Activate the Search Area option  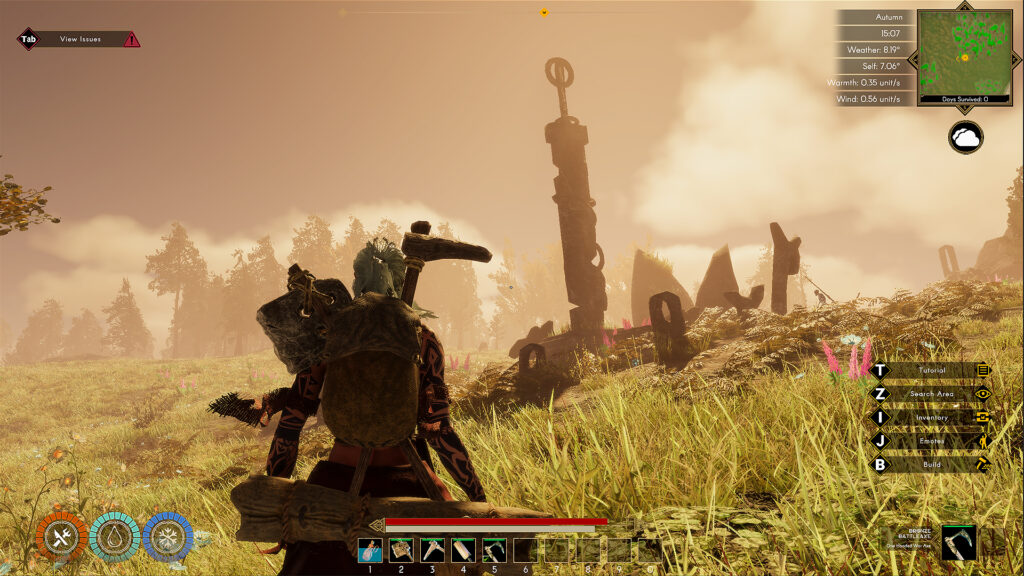point(931,394)
